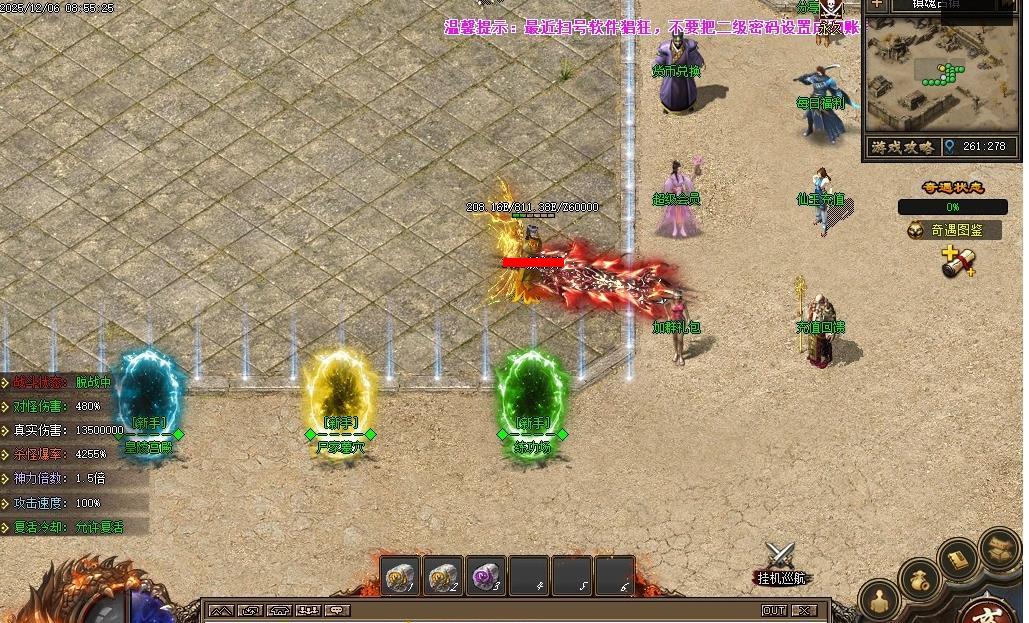Open the 奇遇图鉴 encounter codex

[x=957, y=230]
